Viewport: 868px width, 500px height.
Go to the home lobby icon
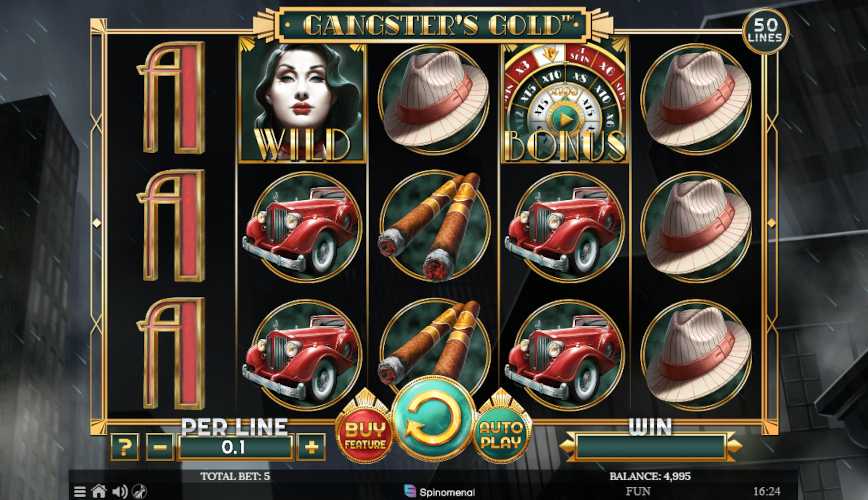click(99, 492)
